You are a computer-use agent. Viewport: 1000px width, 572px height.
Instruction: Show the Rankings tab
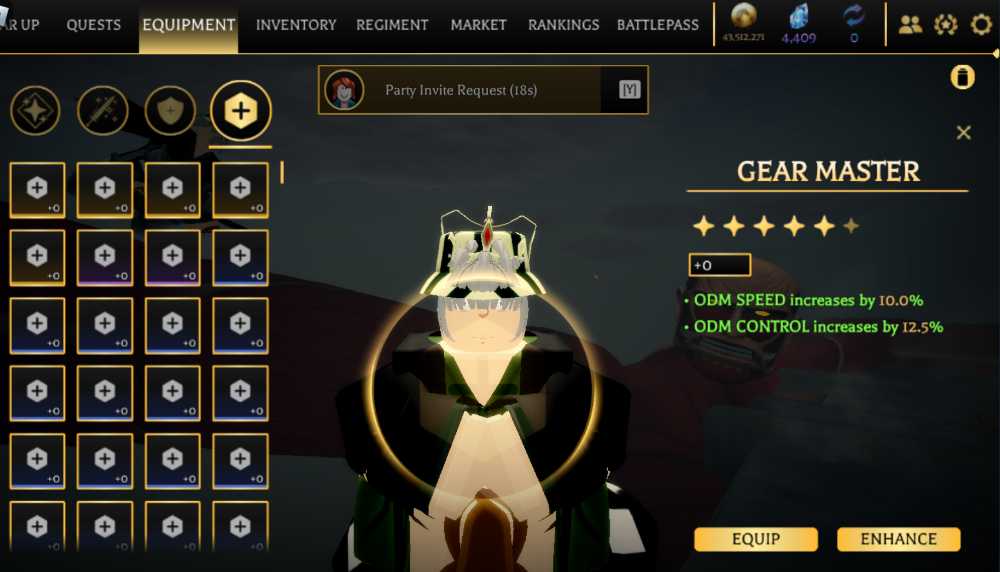563,25
